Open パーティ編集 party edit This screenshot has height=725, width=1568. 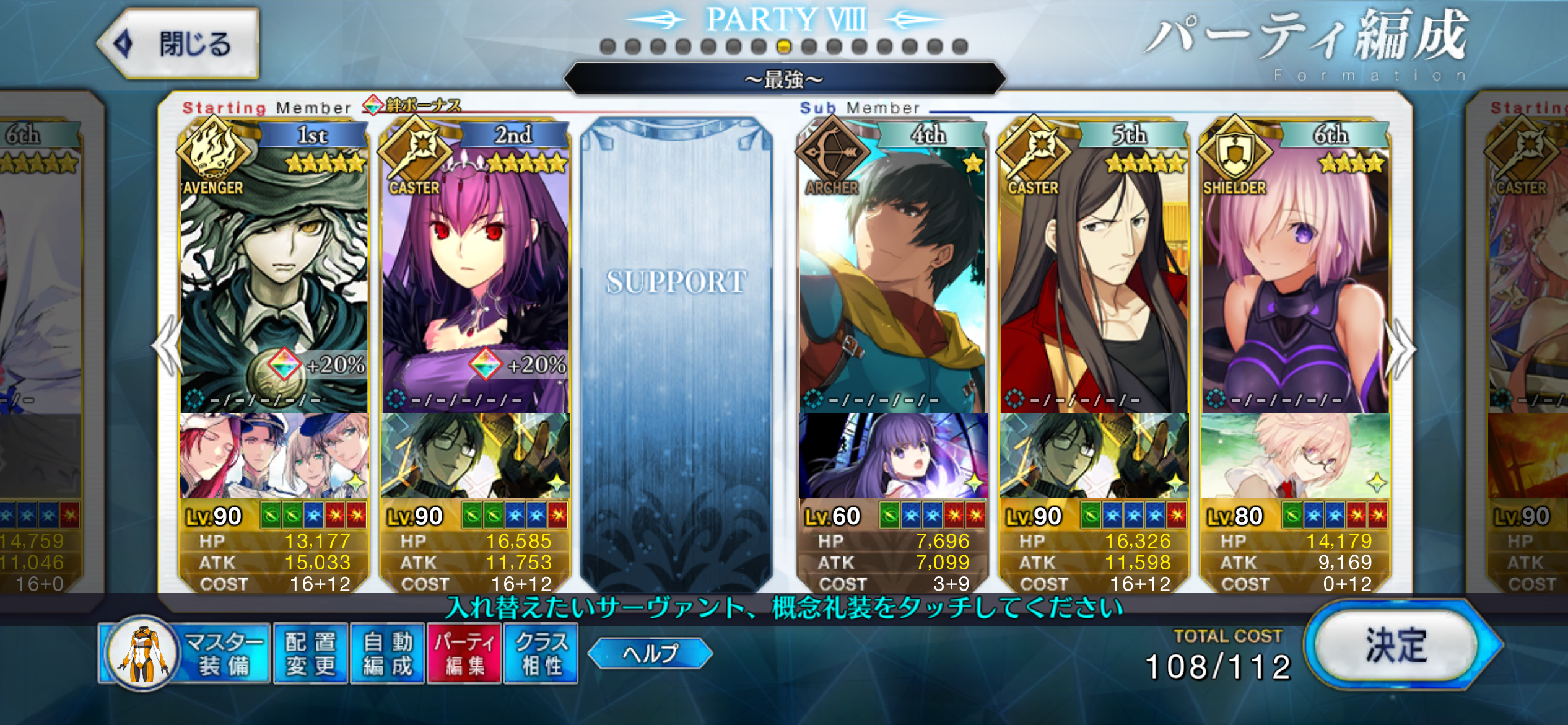pos(464,654)
